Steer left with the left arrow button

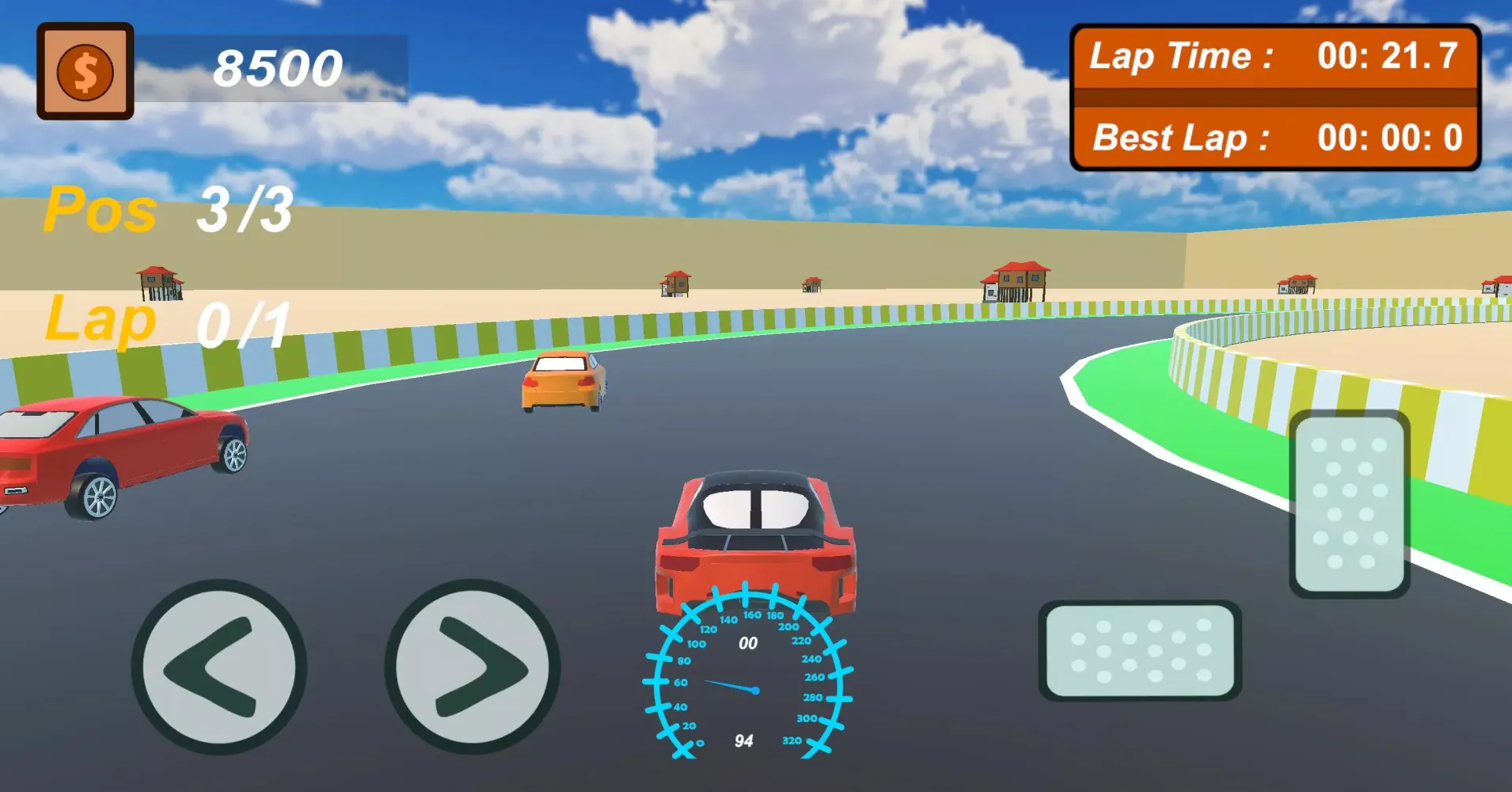click(x=219, y=667)
